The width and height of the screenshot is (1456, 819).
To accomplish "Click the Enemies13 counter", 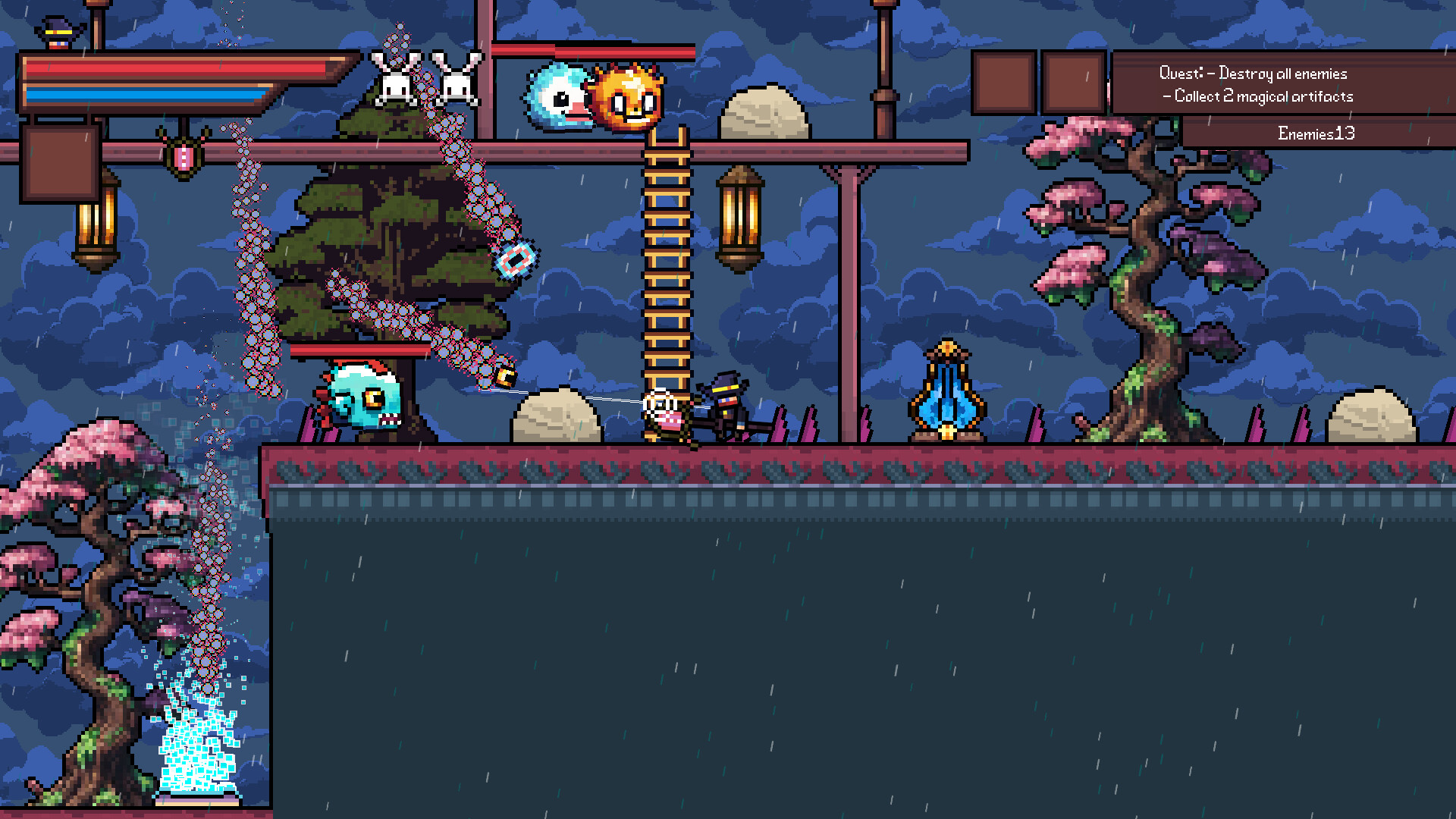I will coord(1316,133).
